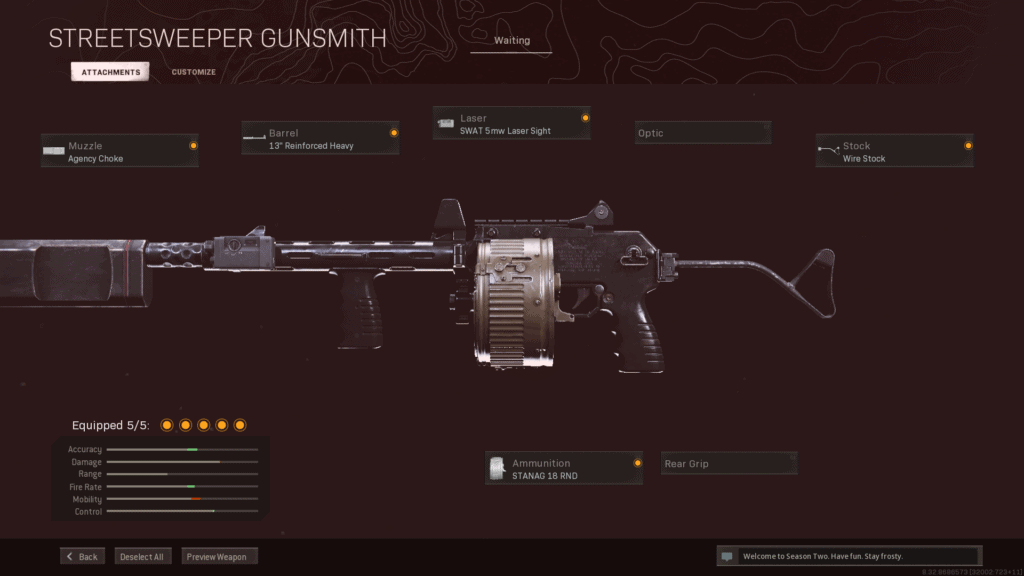The height and width of the screenshot is (576, 1024).
Task: Preview the weapon
Action: (220, 556)
